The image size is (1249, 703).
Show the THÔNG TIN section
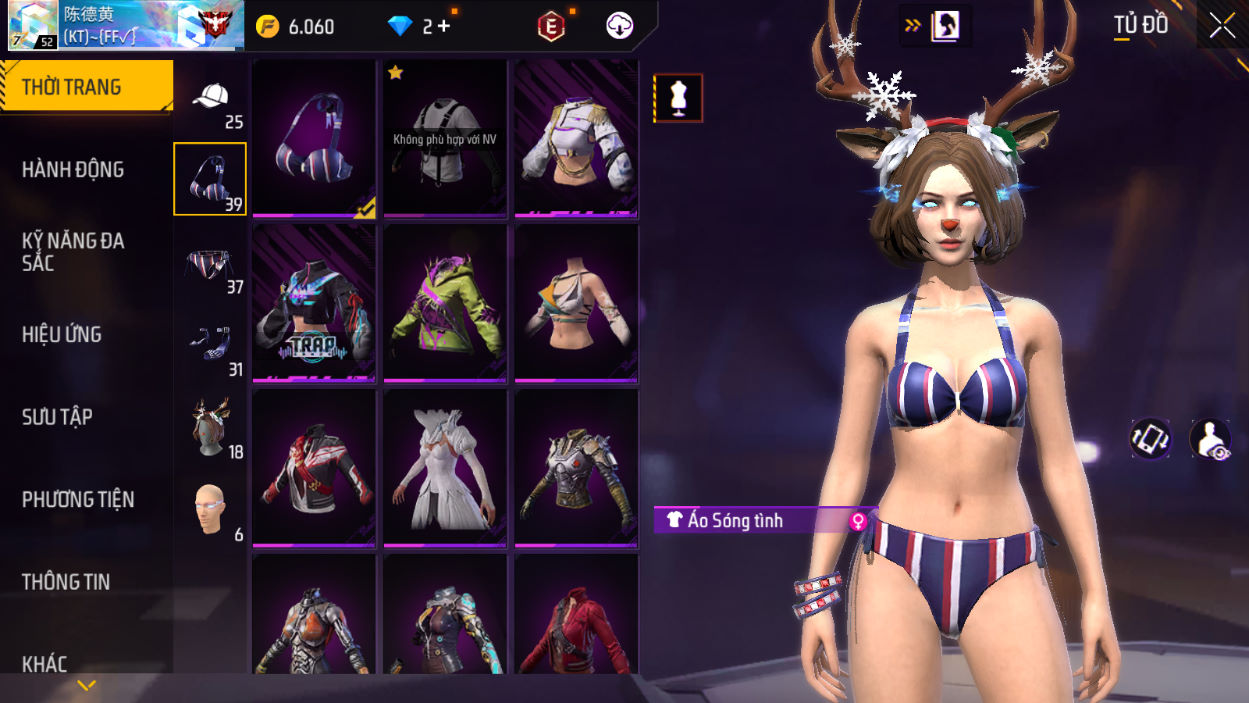(x=66, y=582)
